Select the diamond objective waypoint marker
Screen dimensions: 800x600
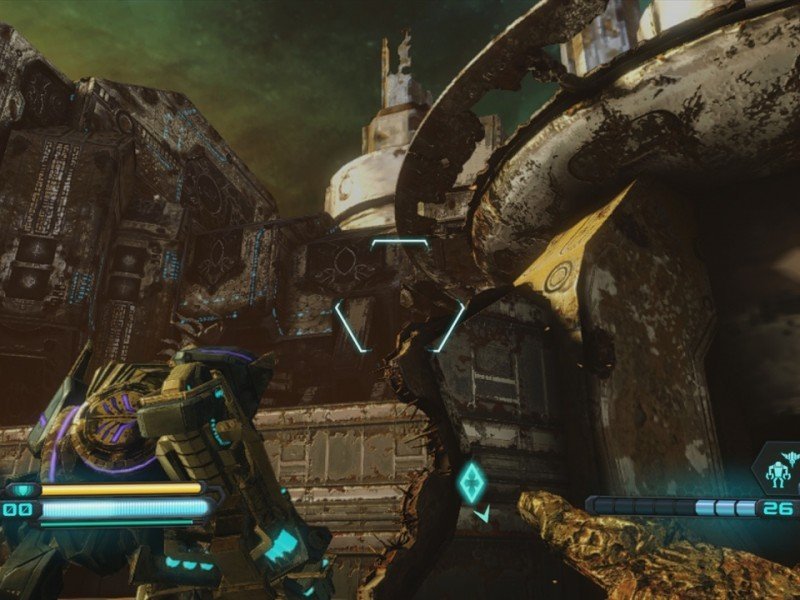[x=471, y=483]
